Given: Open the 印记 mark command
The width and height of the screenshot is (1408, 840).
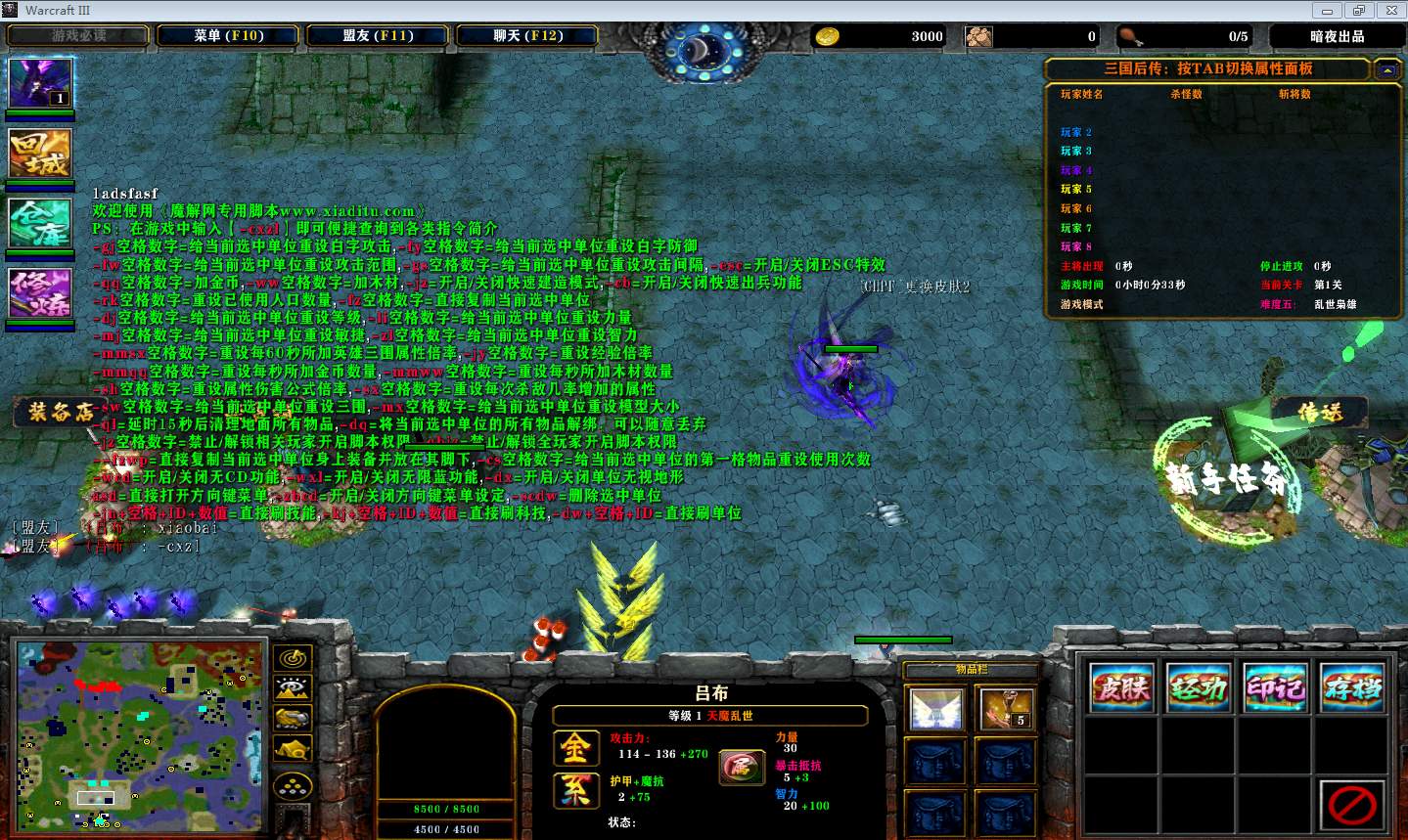Looking at the screenshot, I should click(x=1275, y=688).
